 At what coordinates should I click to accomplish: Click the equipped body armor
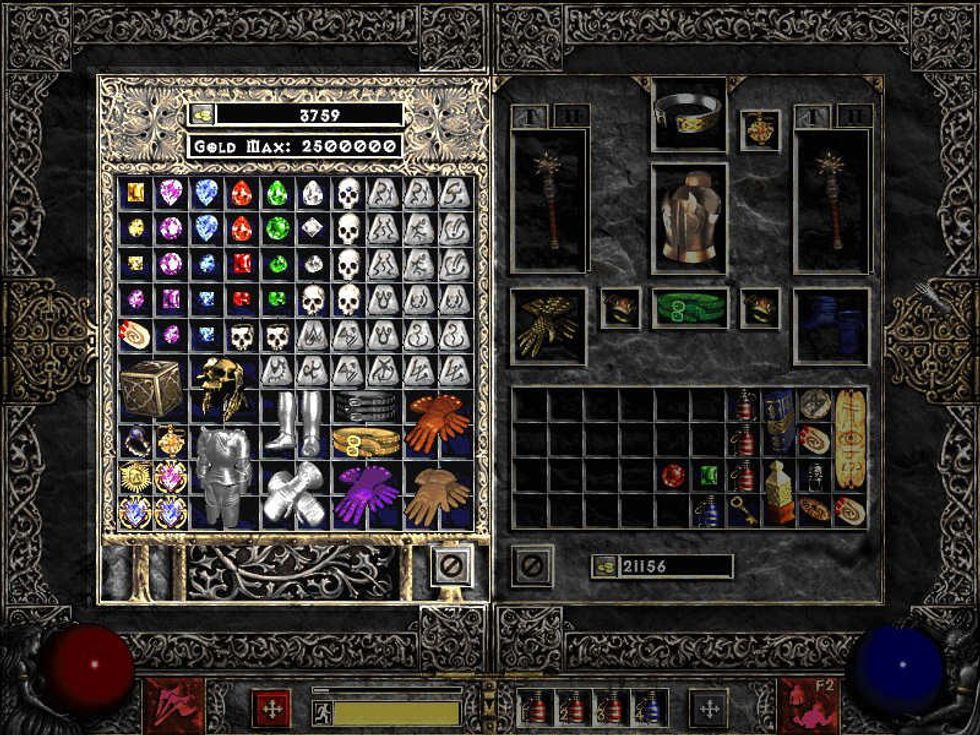(x=689, y=219)
